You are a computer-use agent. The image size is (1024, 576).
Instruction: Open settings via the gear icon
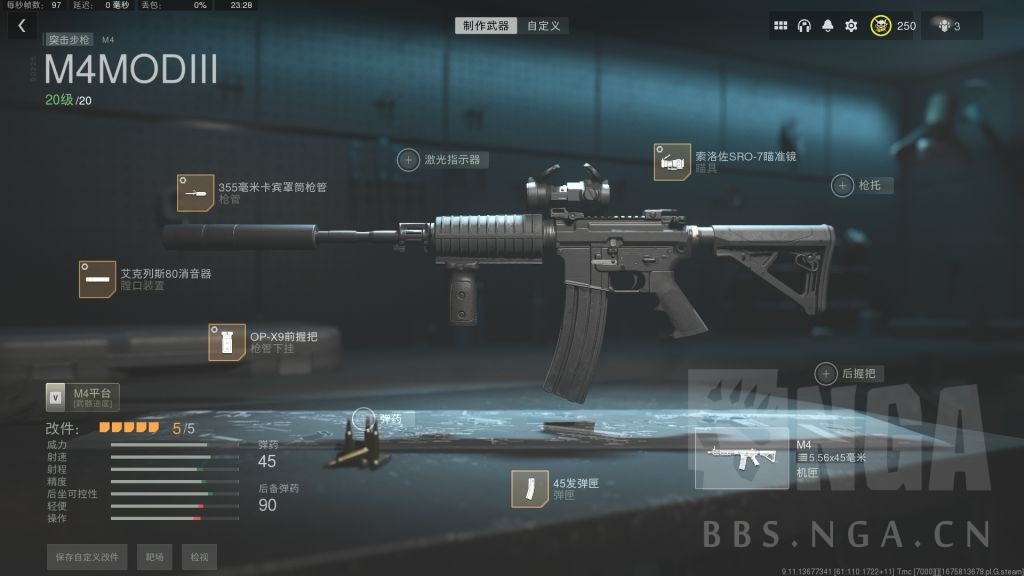(851, 26)
